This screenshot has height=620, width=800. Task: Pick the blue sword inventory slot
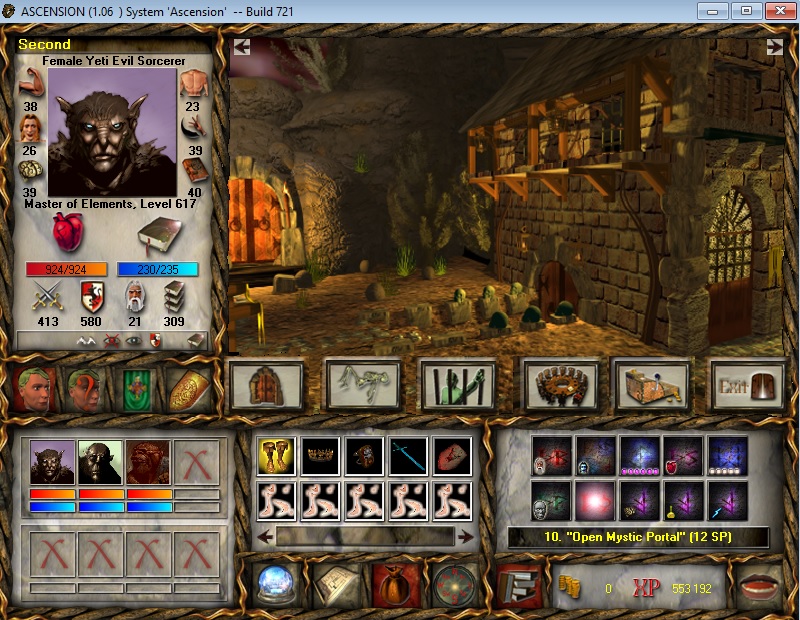407,456
